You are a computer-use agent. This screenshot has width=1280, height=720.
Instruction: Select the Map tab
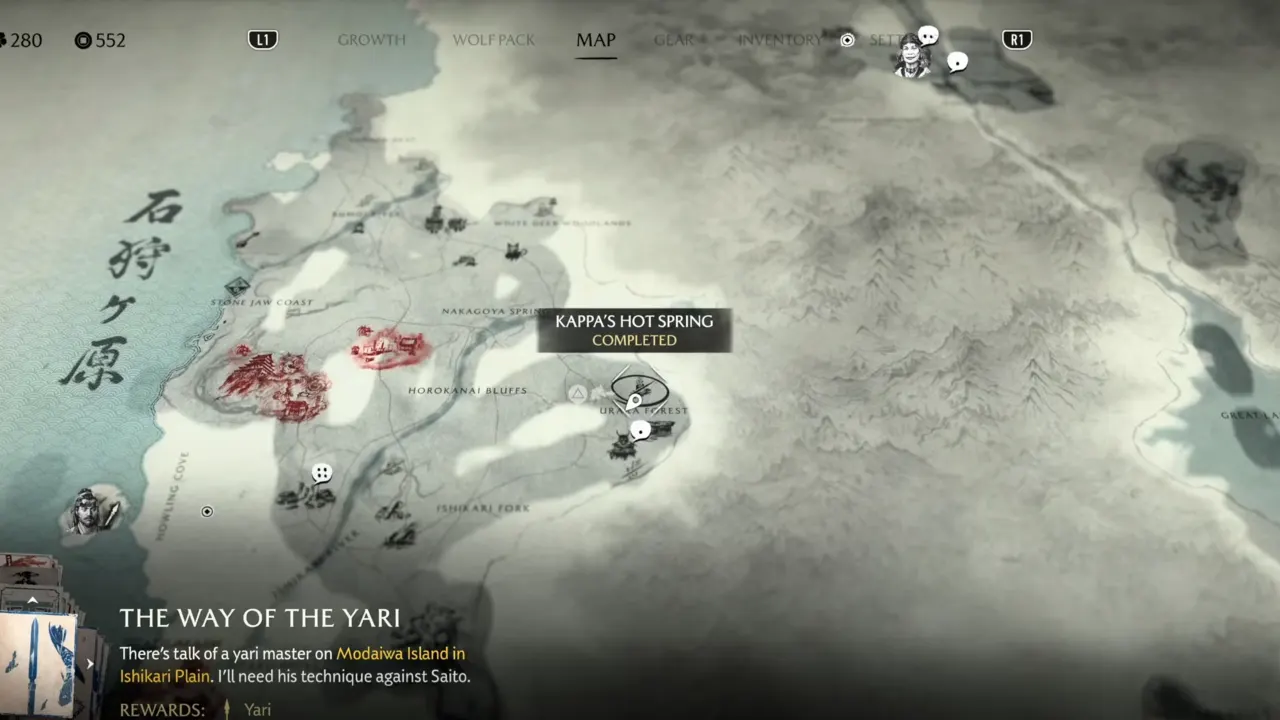pos(595,40)
